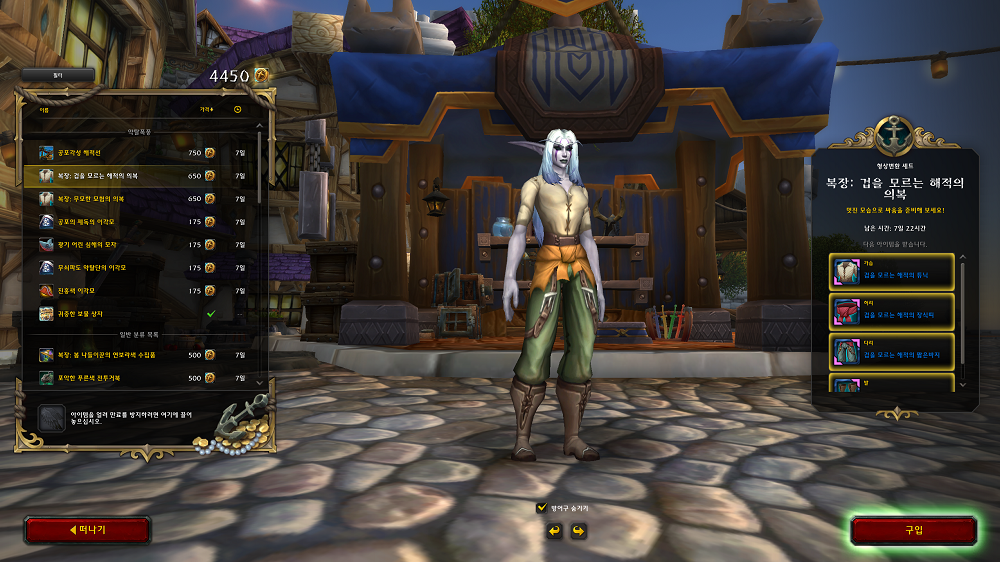Rotate the character preview with the right arrow
Image resolution: width=1000 pixels, height=562 pixels.
[x=578, y=530]
